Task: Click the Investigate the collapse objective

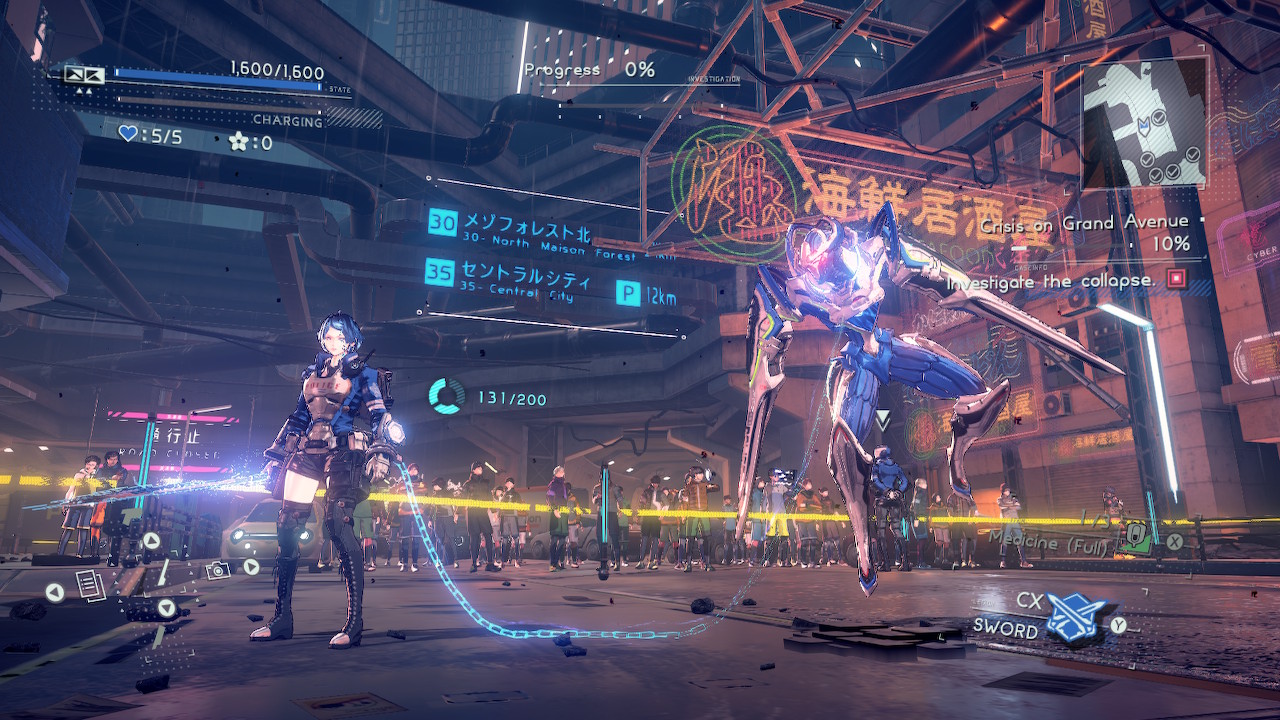Action: pos(1050,281)
